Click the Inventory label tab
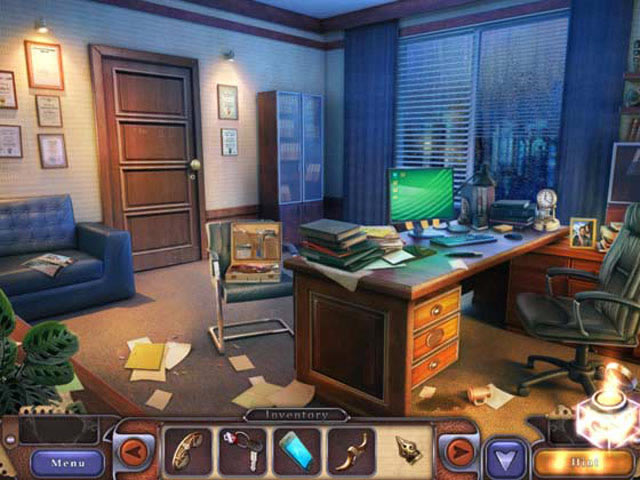The height and width of the screenshot is (480, 640). [x=296, y=414]
